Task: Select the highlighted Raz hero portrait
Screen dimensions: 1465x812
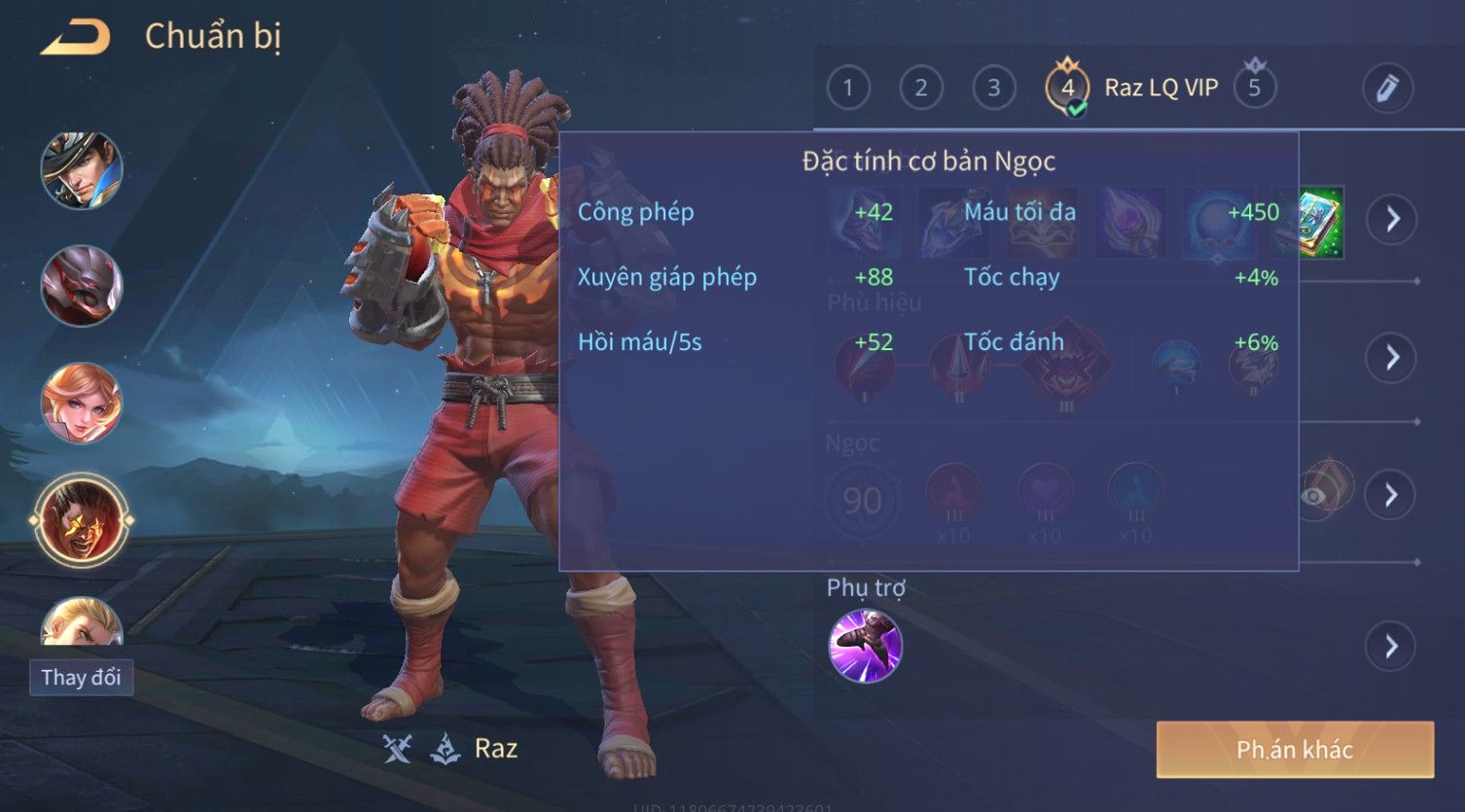Action: [82, 519]
